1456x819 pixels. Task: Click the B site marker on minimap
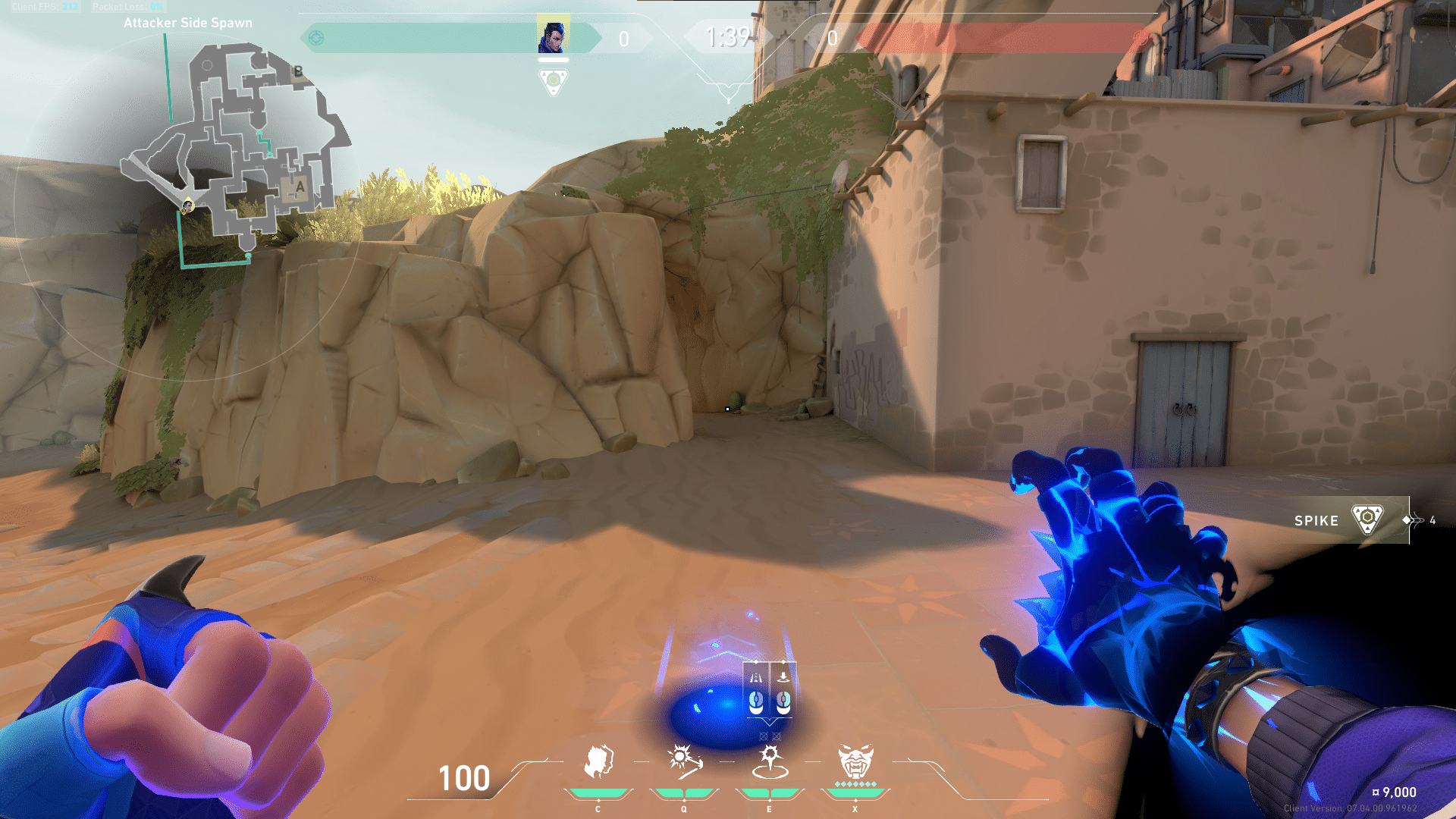click(298, 71)
